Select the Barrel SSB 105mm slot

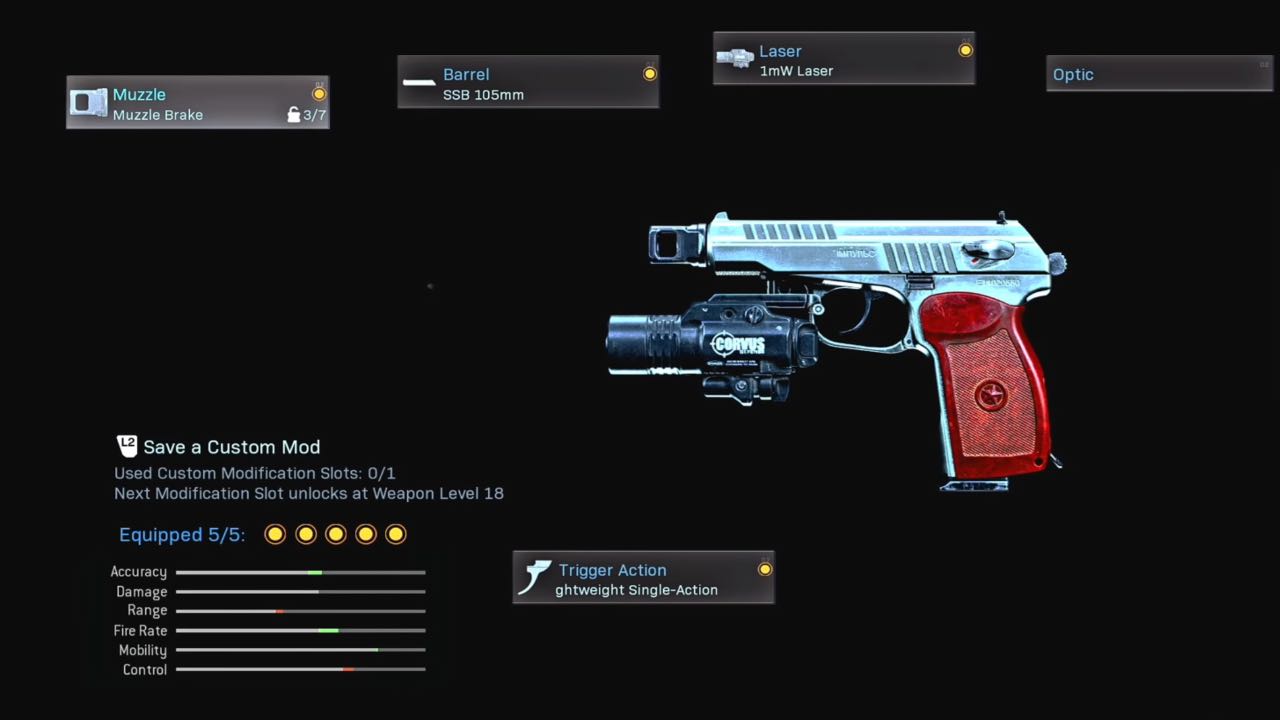528,83
